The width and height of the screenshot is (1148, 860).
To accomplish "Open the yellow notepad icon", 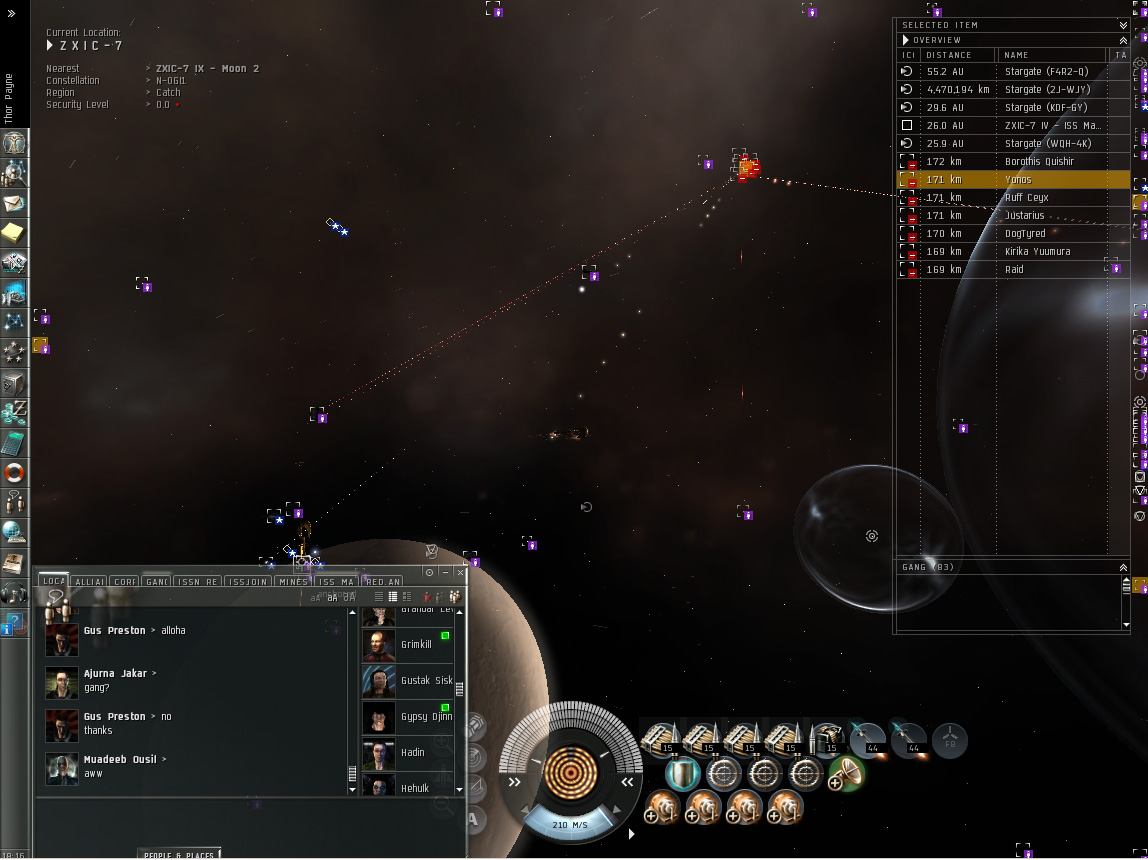I will pos(14,233).
